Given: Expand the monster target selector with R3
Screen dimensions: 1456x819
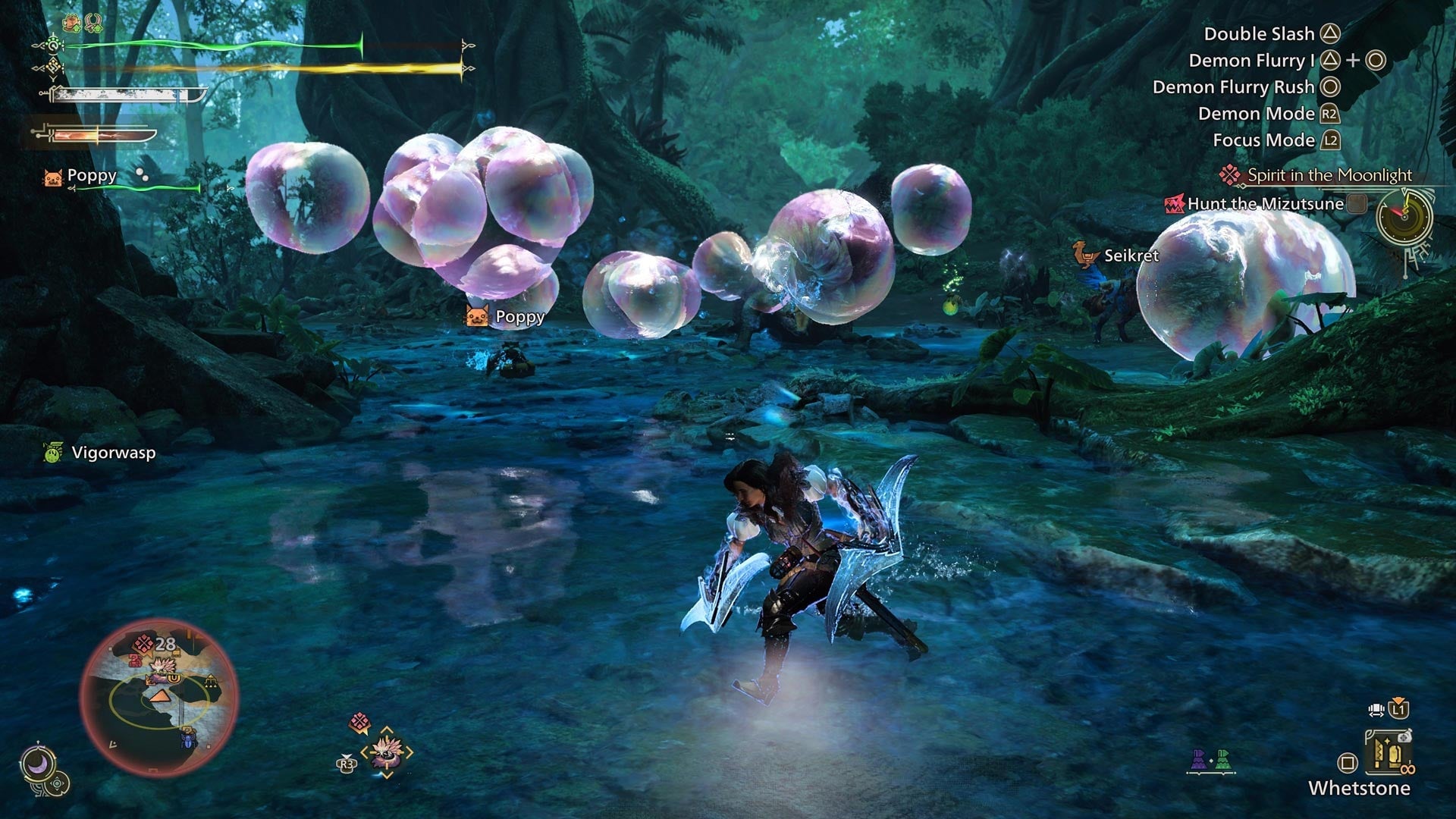Looking at the screenshot, I should tap(347, 762).
